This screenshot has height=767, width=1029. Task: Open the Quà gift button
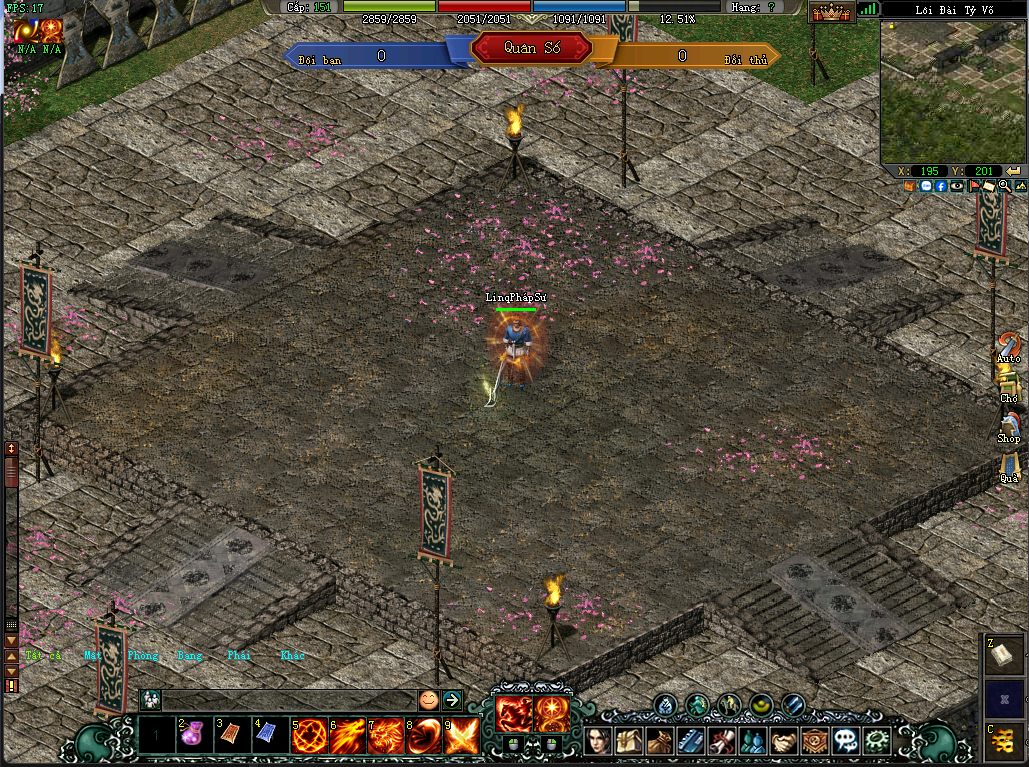coord(1009,468)
